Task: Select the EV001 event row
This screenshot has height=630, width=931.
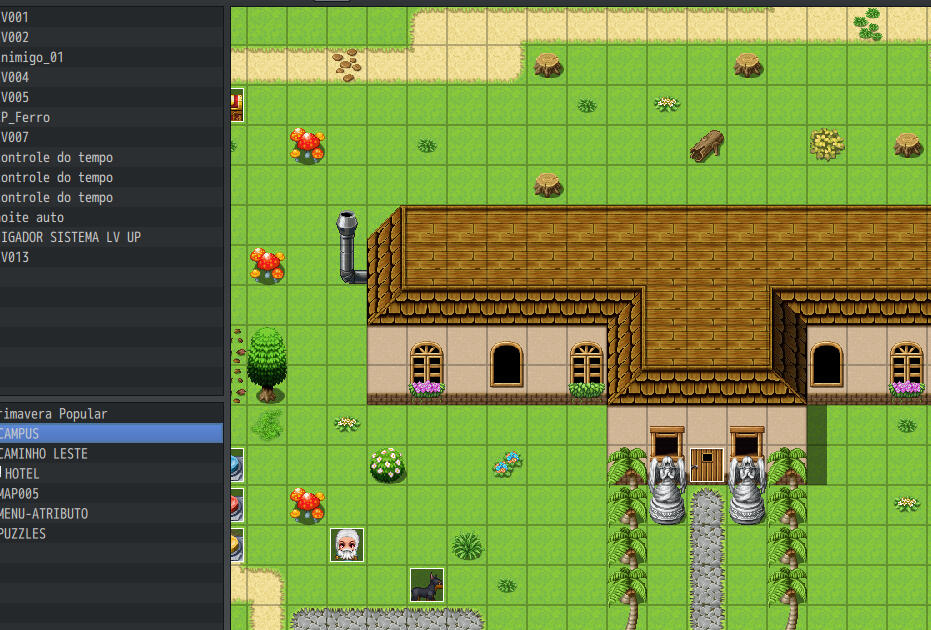Action: 60,17
